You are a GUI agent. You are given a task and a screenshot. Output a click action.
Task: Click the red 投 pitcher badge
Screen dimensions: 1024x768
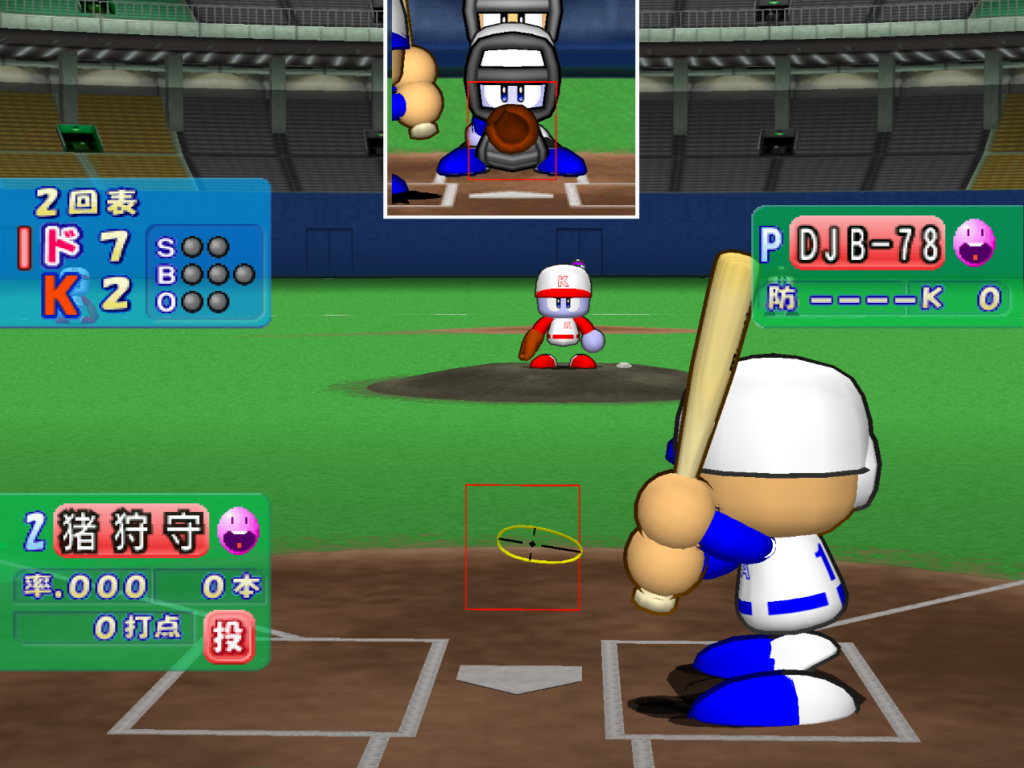[228, 636]
